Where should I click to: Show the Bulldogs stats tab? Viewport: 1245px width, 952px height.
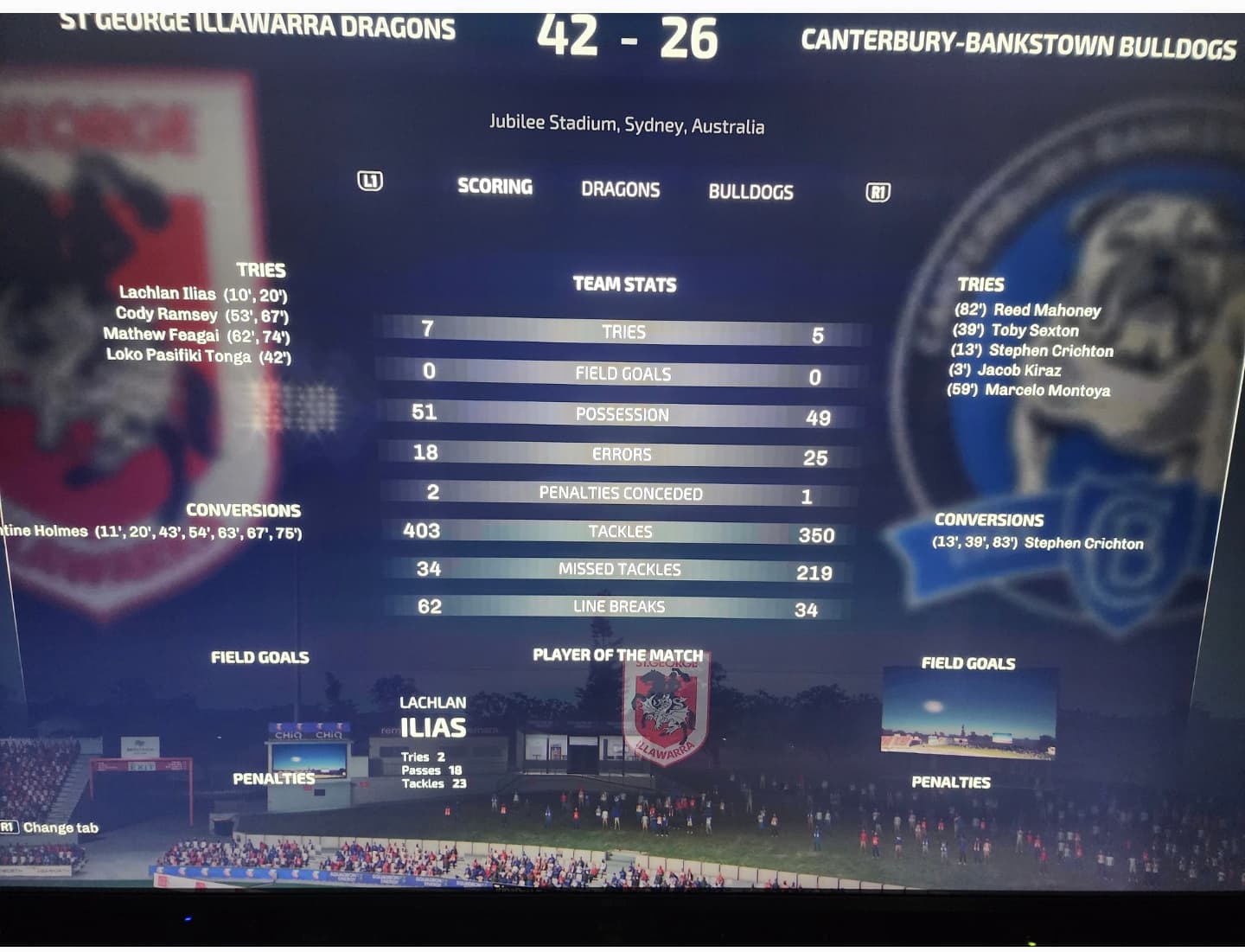coord(750,192)
